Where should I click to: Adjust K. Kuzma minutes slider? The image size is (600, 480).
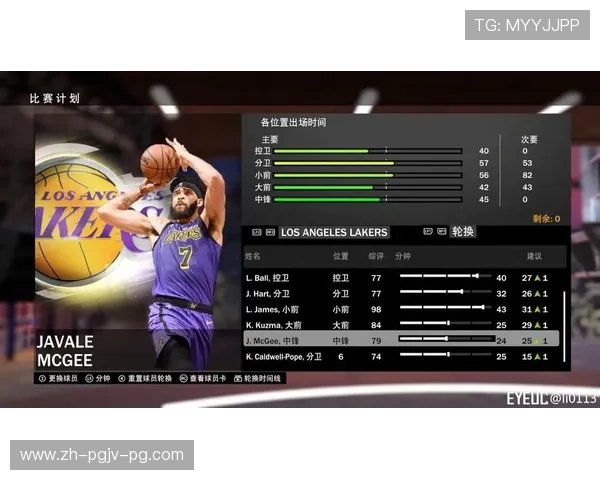pyautogui.click(x=442, y=324)
